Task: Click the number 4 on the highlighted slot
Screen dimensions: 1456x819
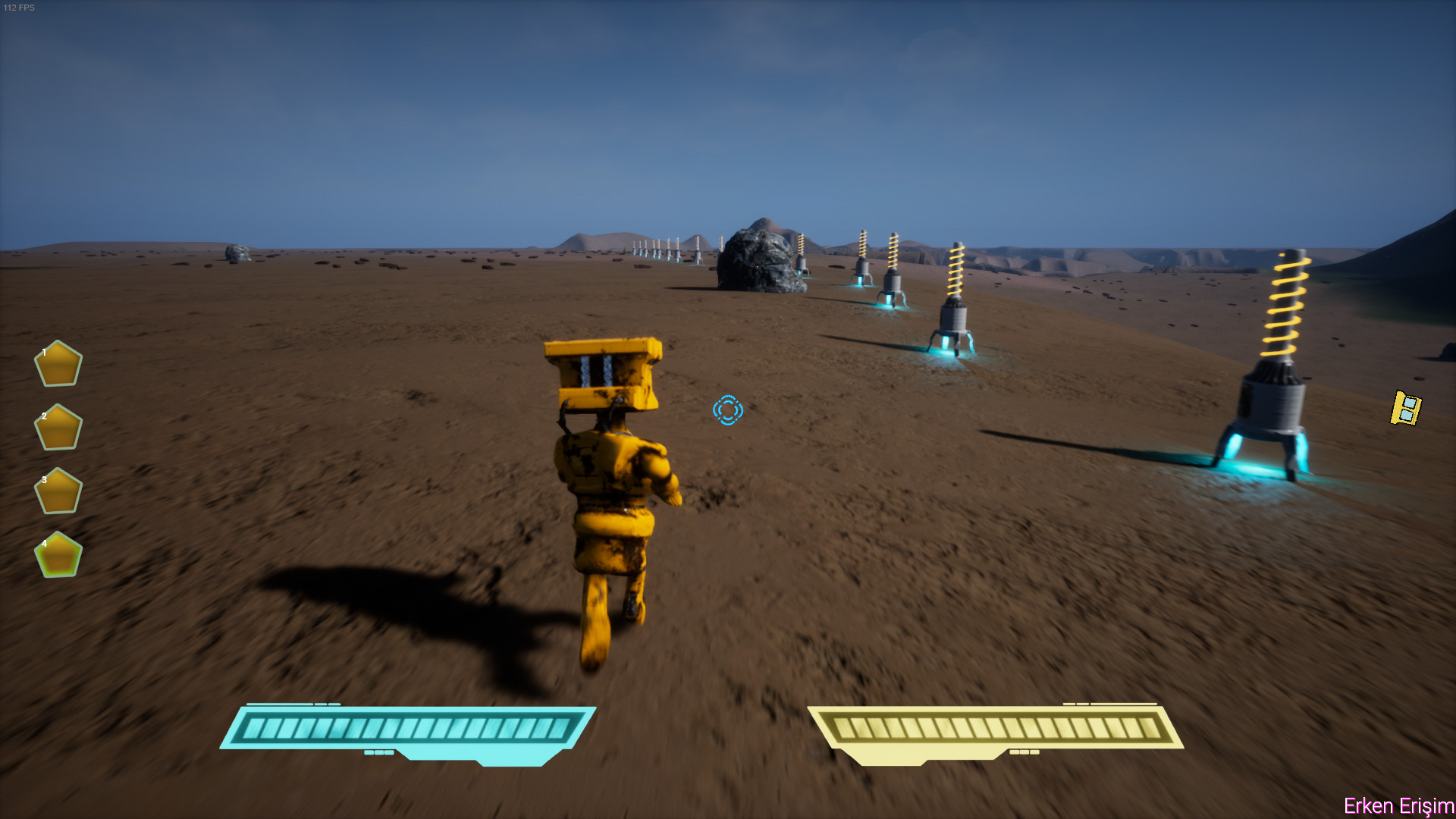Action: pyautogui.click(x=45, y=544)
